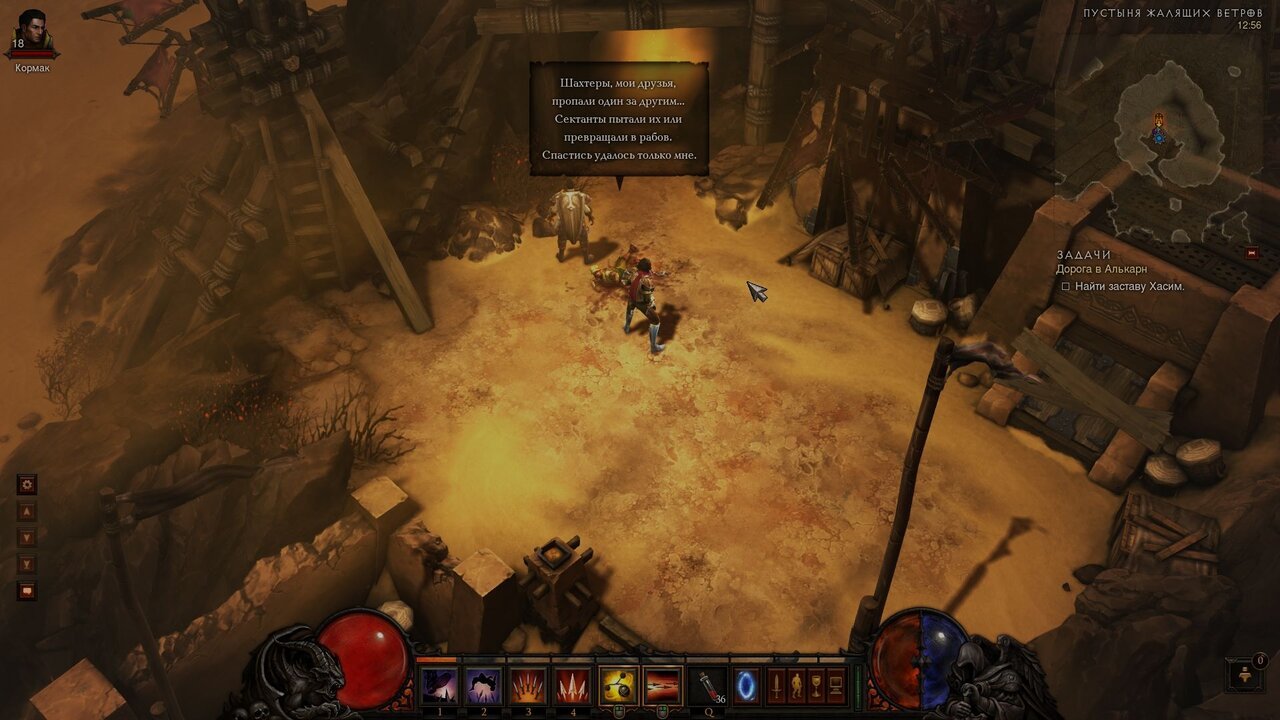
Task: Open chat settings gear button
Action: pyautogui.click(x=27, y=485)
